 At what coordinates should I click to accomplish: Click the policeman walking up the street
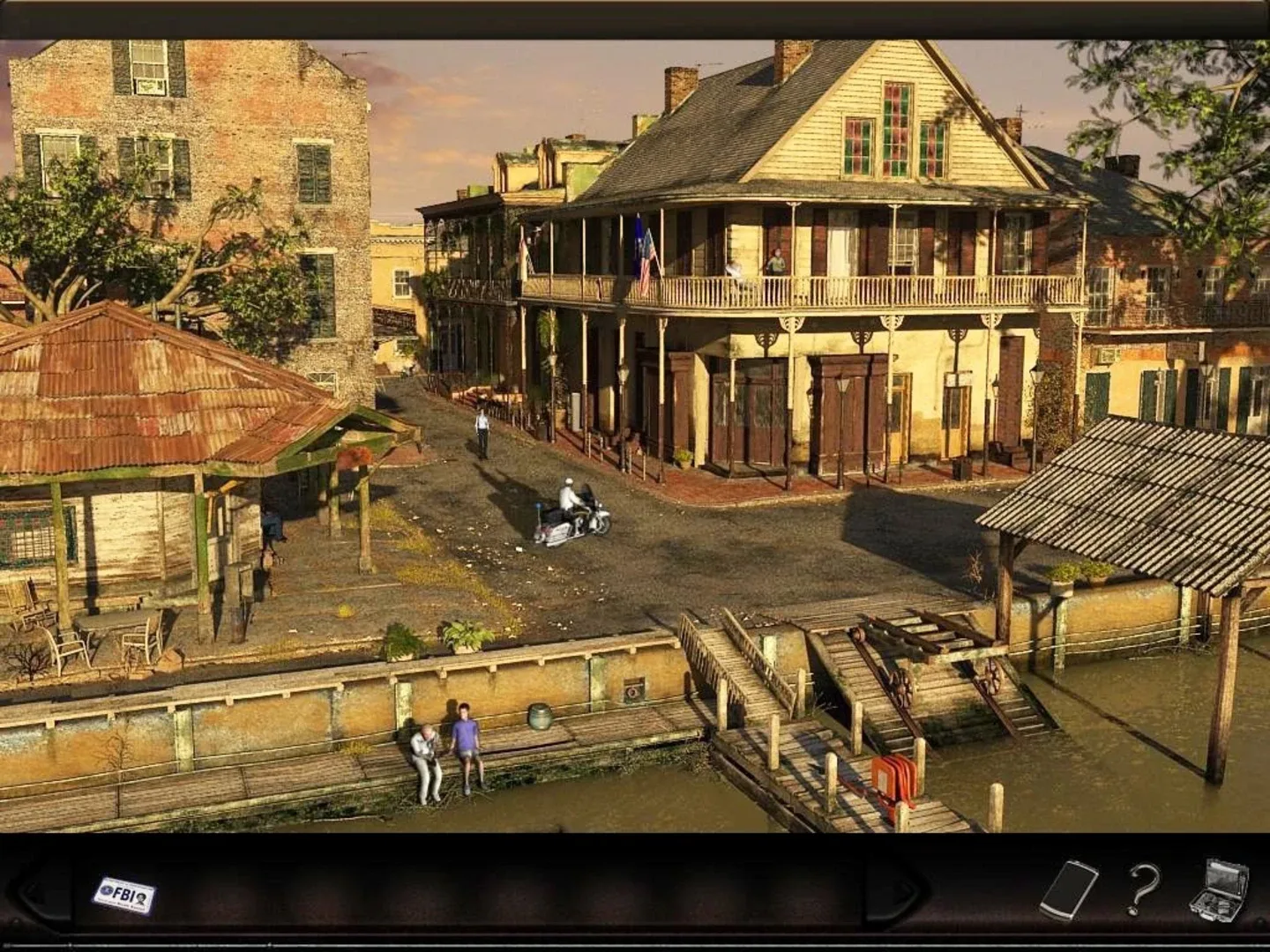coord(481,432)
